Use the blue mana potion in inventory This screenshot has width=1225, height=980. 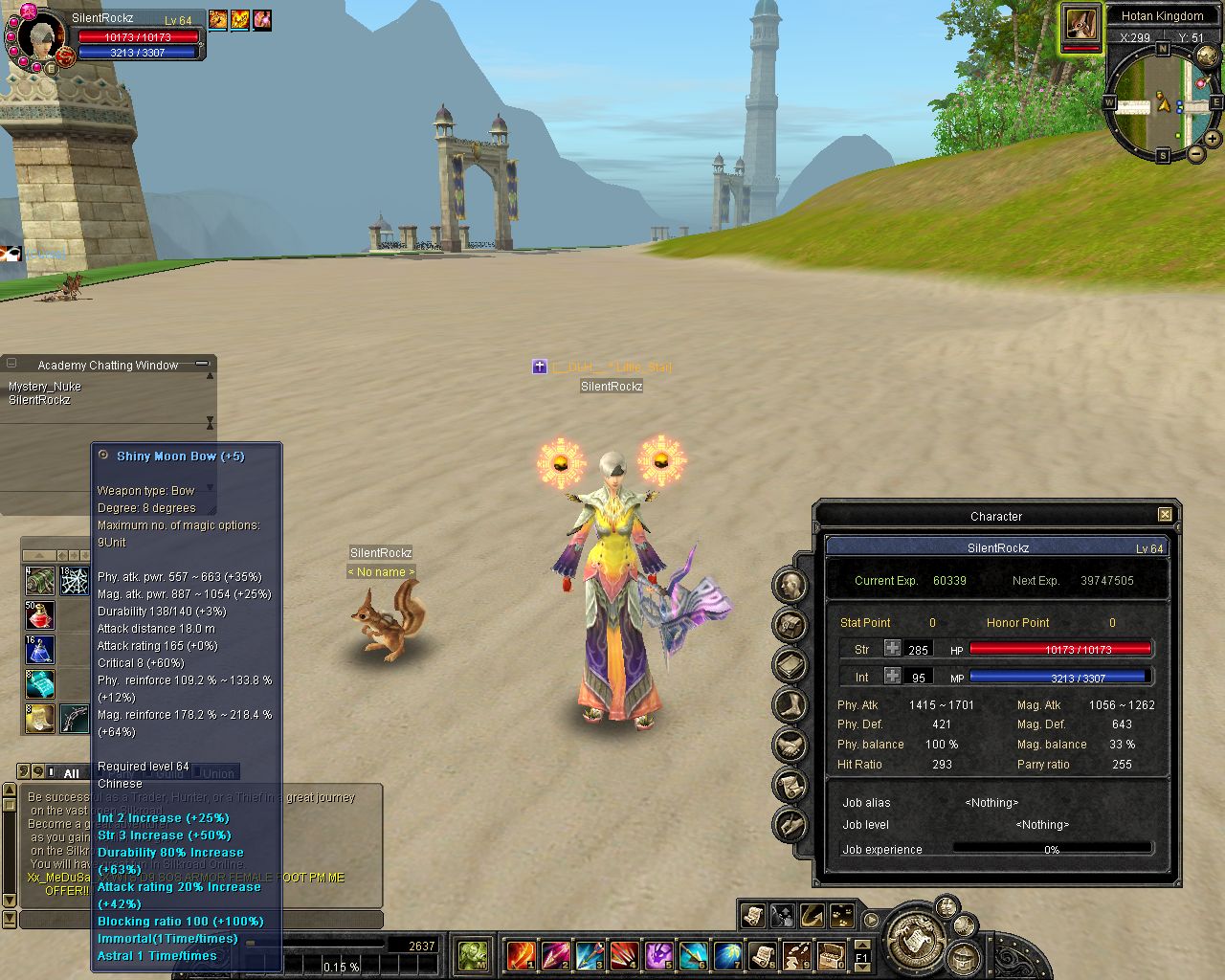coord(40,650)
